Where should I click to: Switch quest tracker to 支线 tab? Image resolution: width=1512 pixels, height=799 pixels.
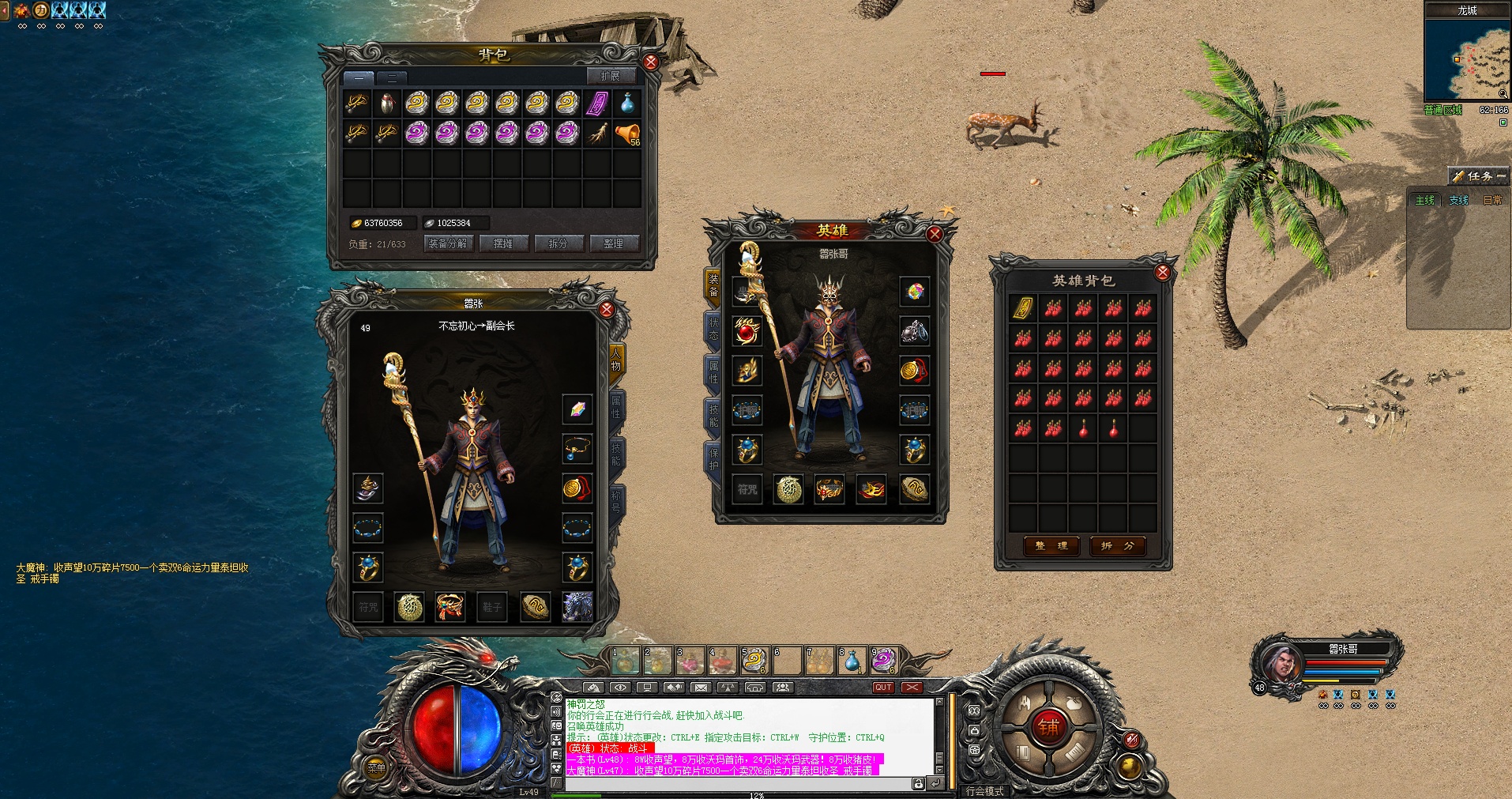[1458, 201]
